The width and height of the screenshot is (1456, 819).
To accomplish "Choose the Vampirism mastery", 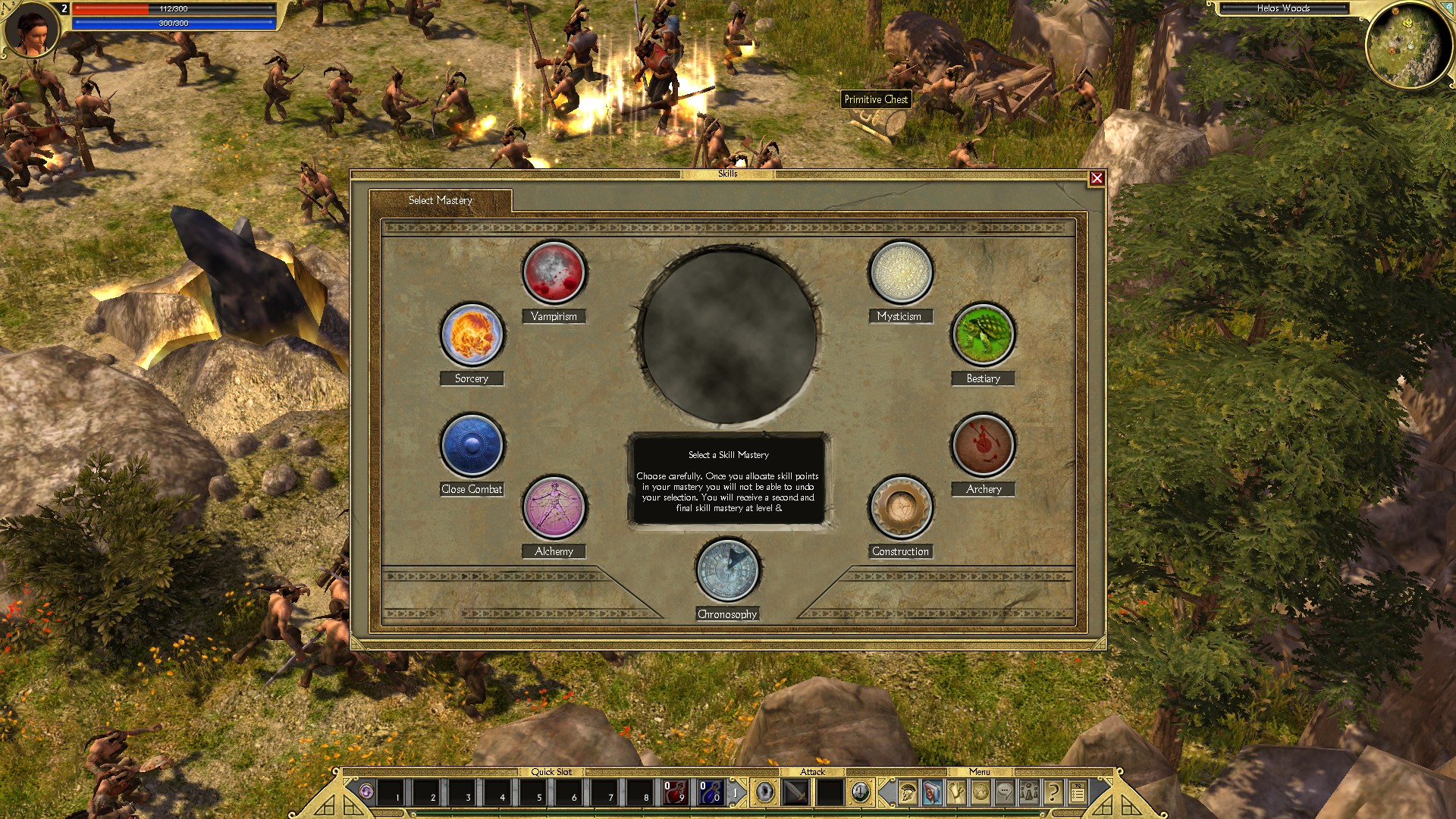I will 554,272.
